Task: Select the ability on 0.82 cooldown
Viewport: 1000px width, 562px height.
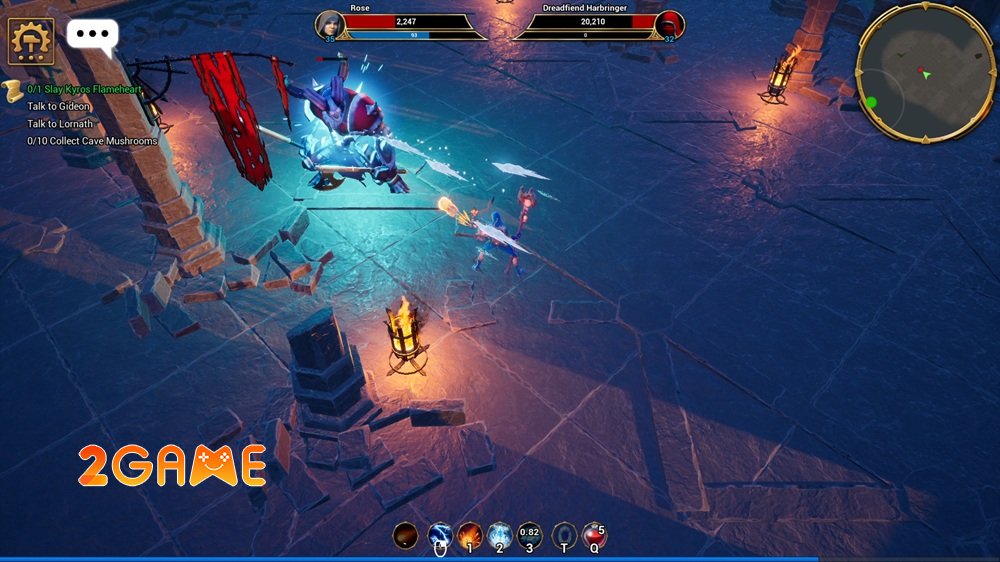Action: (x=530, y=535)
